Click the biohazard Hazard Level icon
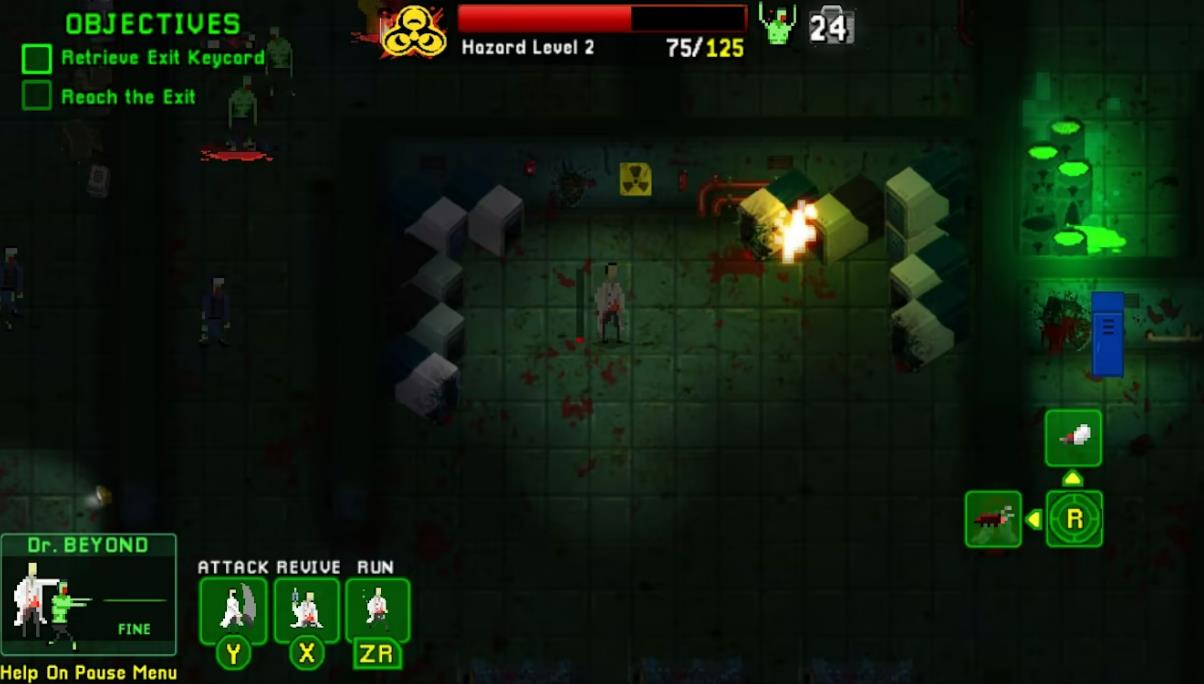1204x684 pixels. click(x=414, y=31)
